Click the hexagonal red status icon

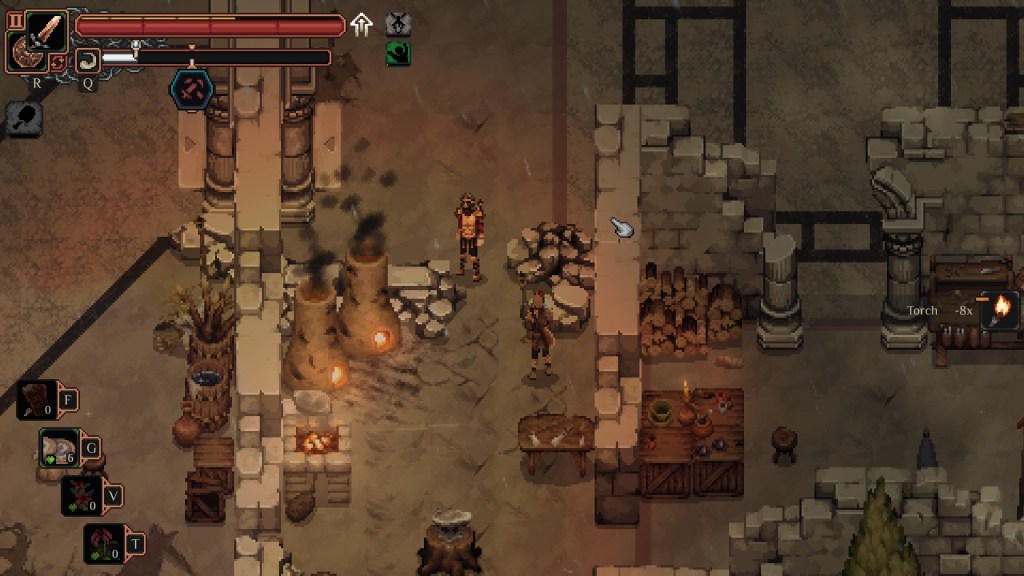click(x=190, y=89)
